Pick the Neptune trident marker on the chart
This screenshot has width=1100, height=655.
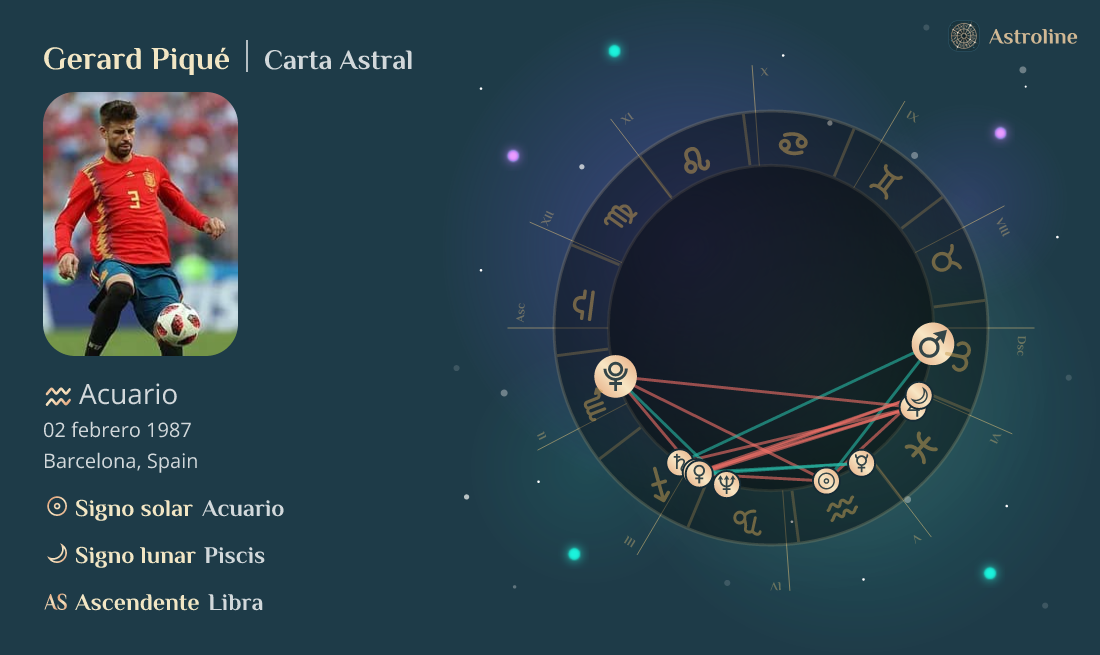point(727,485)
